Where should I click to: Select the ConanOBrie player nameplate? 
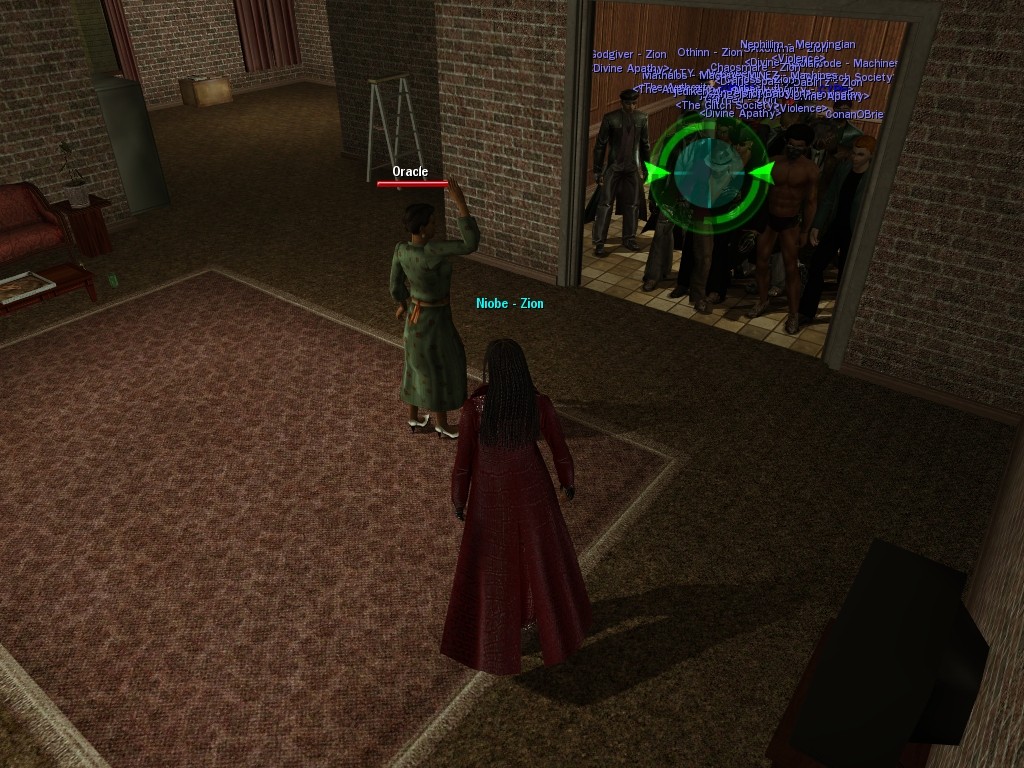[x=854, y=114]
